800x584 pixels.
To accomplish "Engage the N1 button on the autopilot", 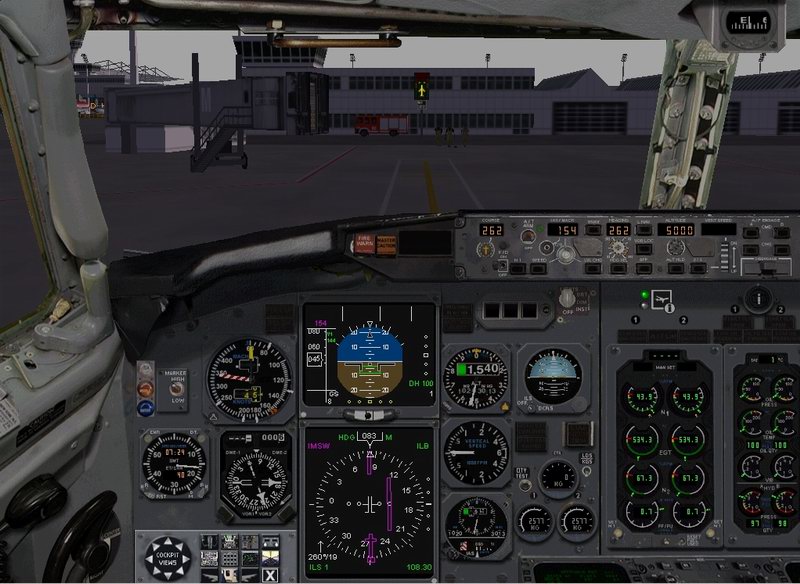I will [x=517, y=266].
